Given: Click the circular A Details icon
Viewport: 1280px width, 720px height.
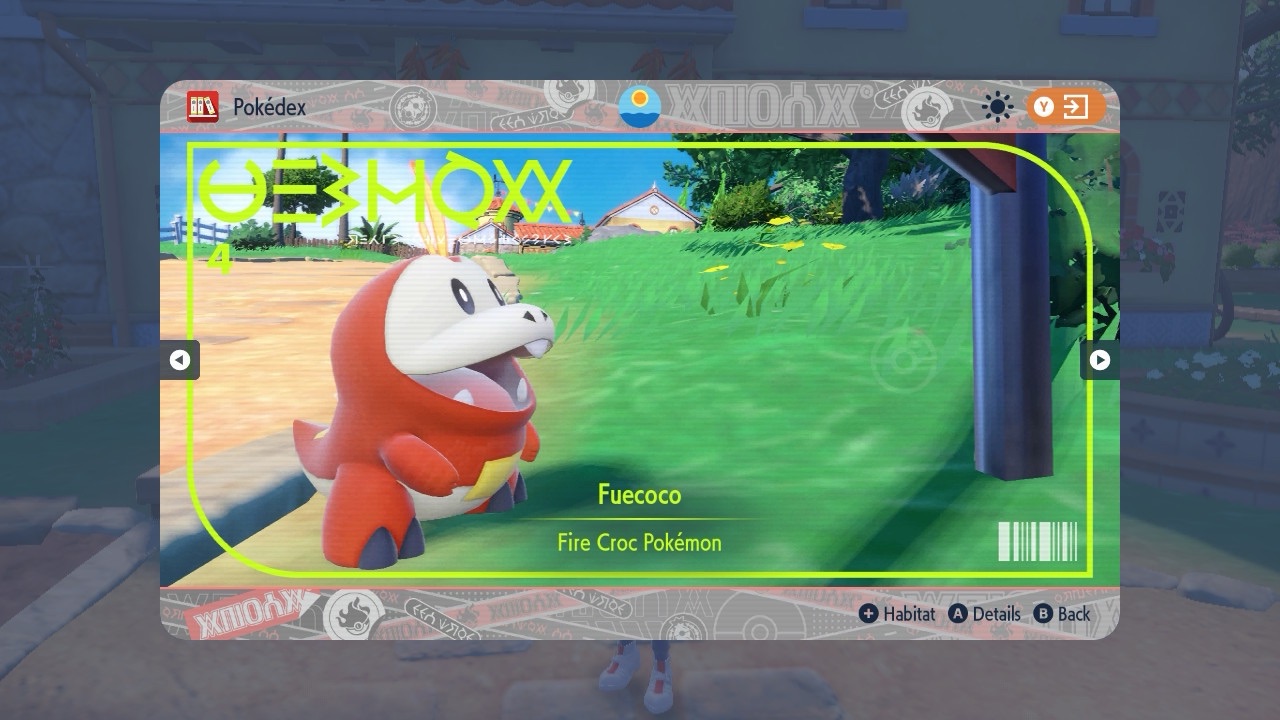Looking at the screenshot, I should [x=957, y=614].
